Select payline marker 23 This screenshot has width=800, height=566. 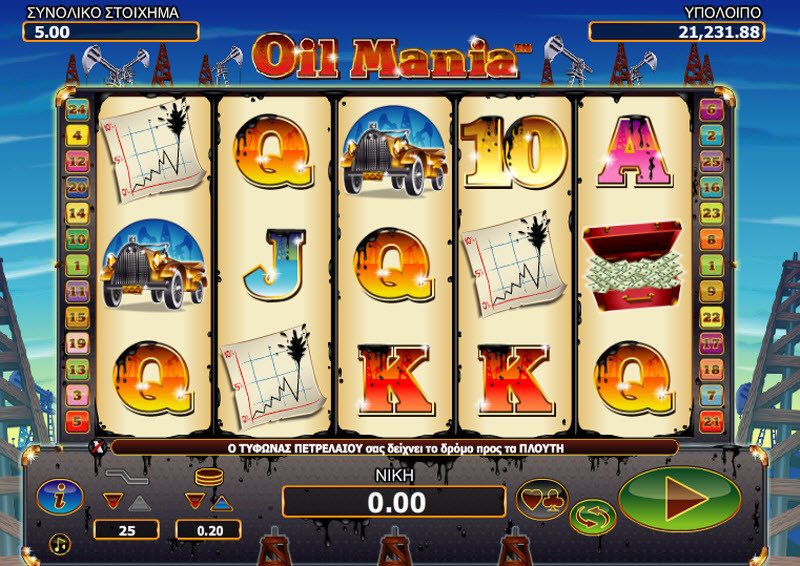(x=711, y=213)
